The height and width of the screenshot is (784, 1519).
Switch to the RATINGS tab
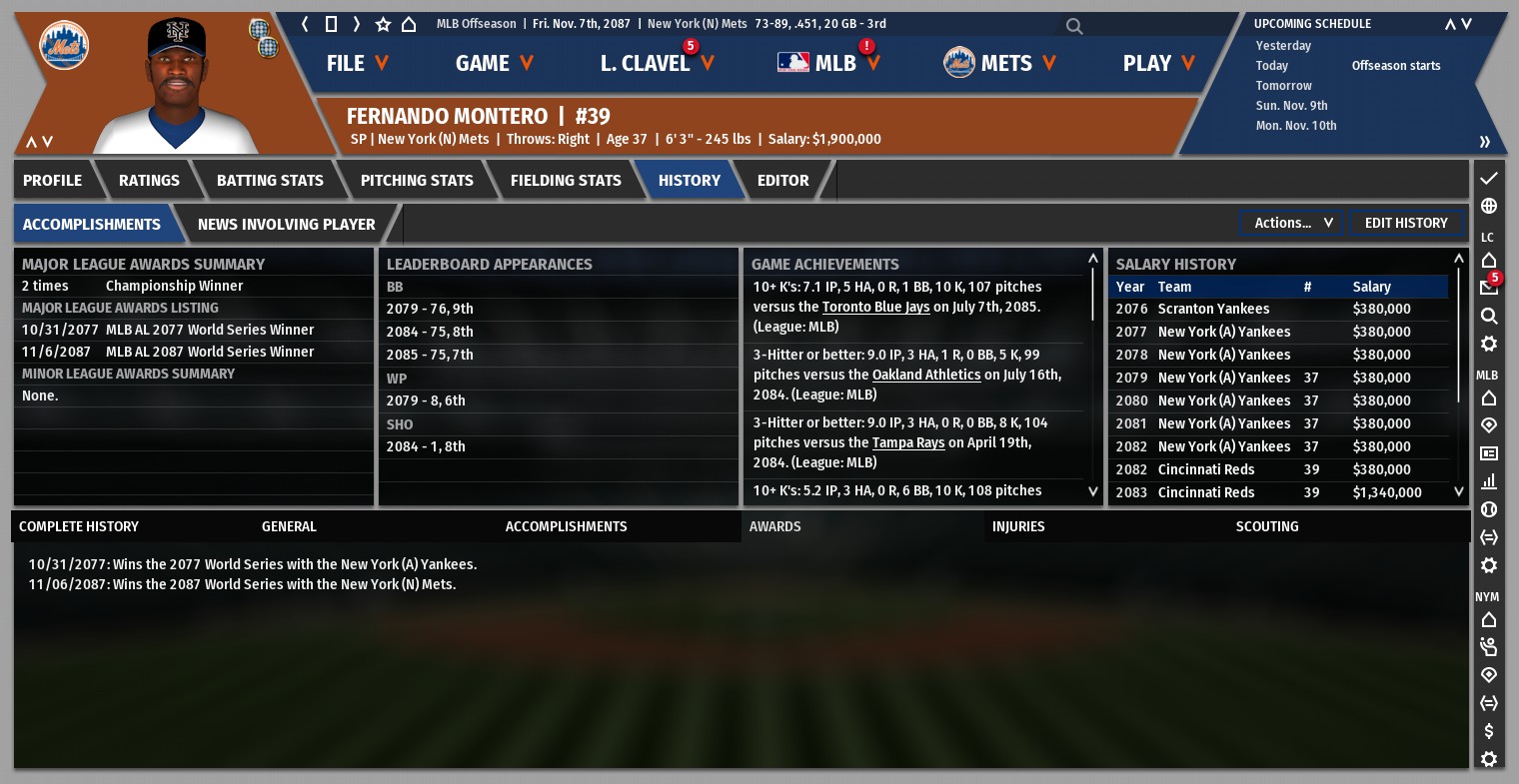pyautogui.click(x=149, y=181)
